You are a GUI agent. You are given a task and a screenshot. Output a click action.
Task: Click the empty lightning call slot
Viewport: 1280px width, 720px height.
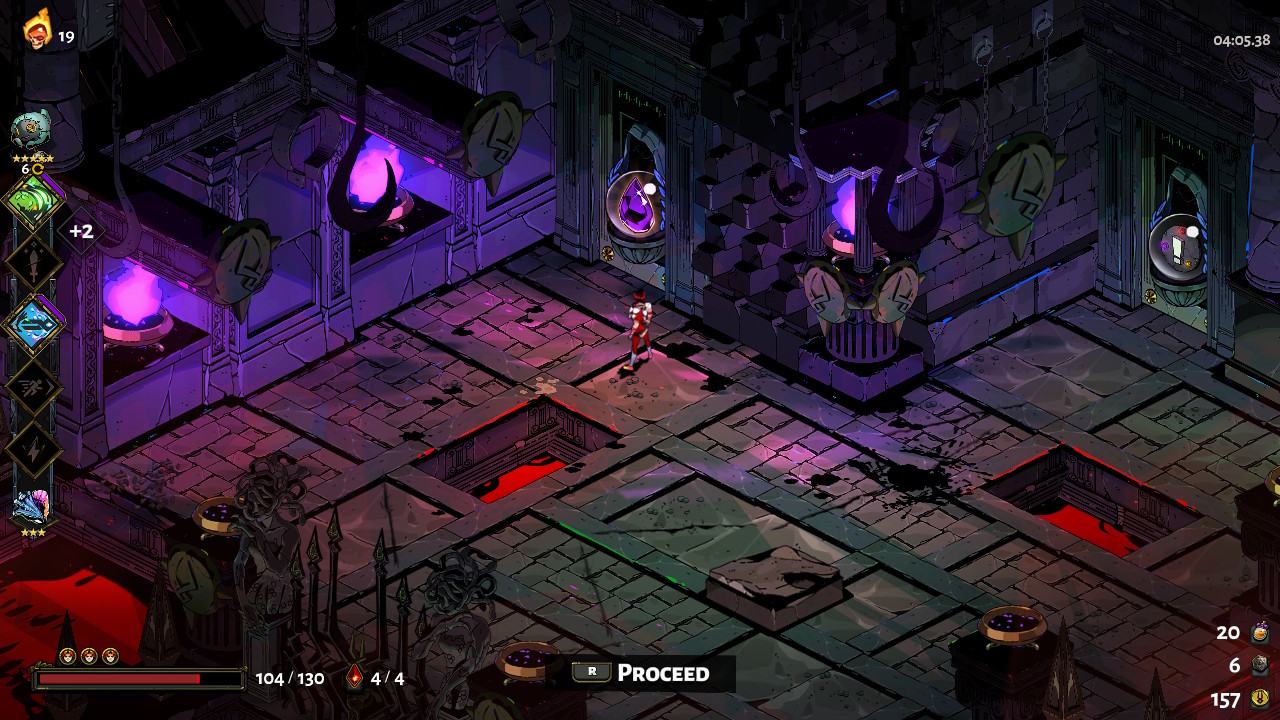pyautogui.click(x=34, y=449)
